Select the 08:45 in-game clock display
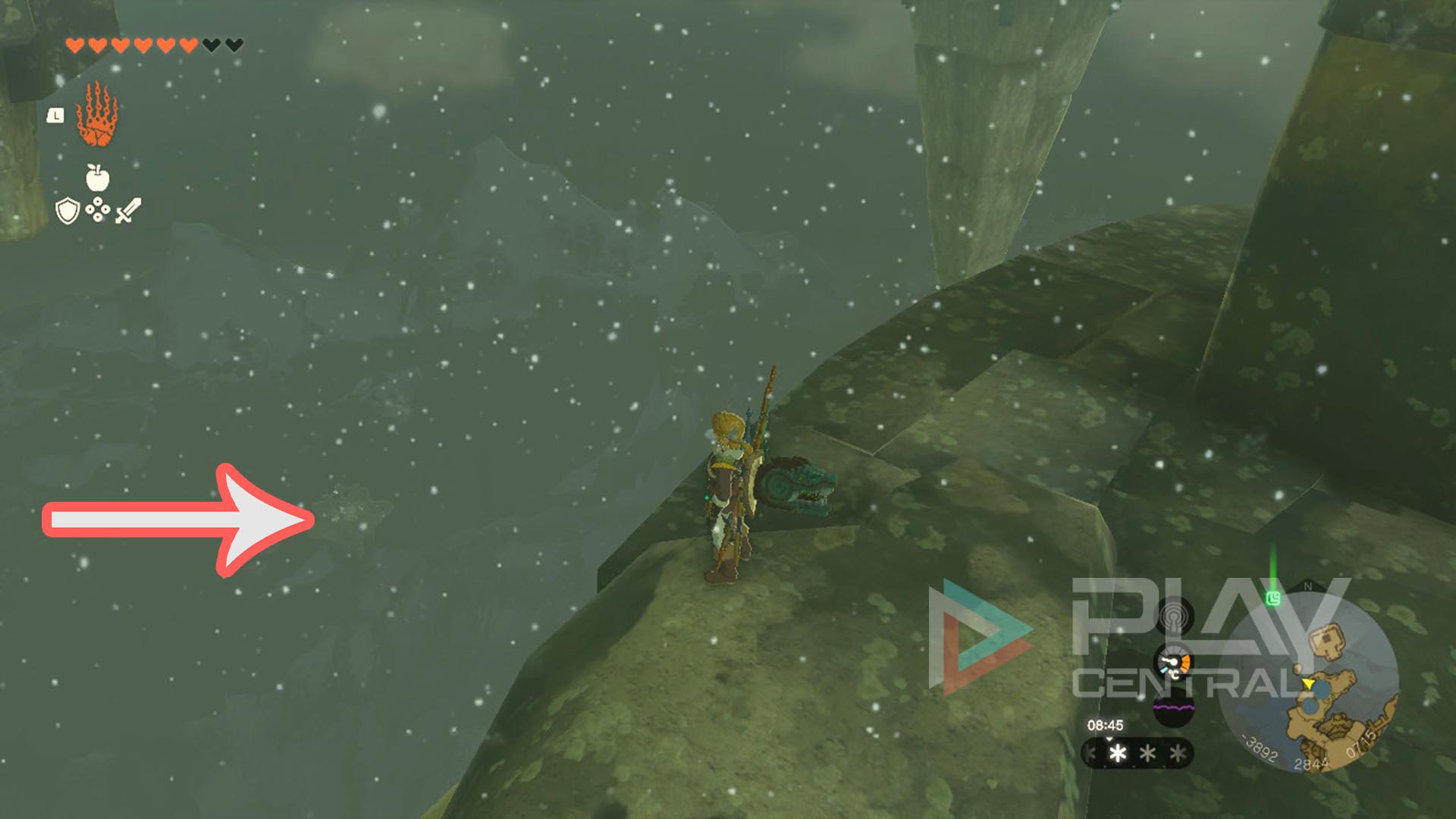 (x=1105, y=725)
